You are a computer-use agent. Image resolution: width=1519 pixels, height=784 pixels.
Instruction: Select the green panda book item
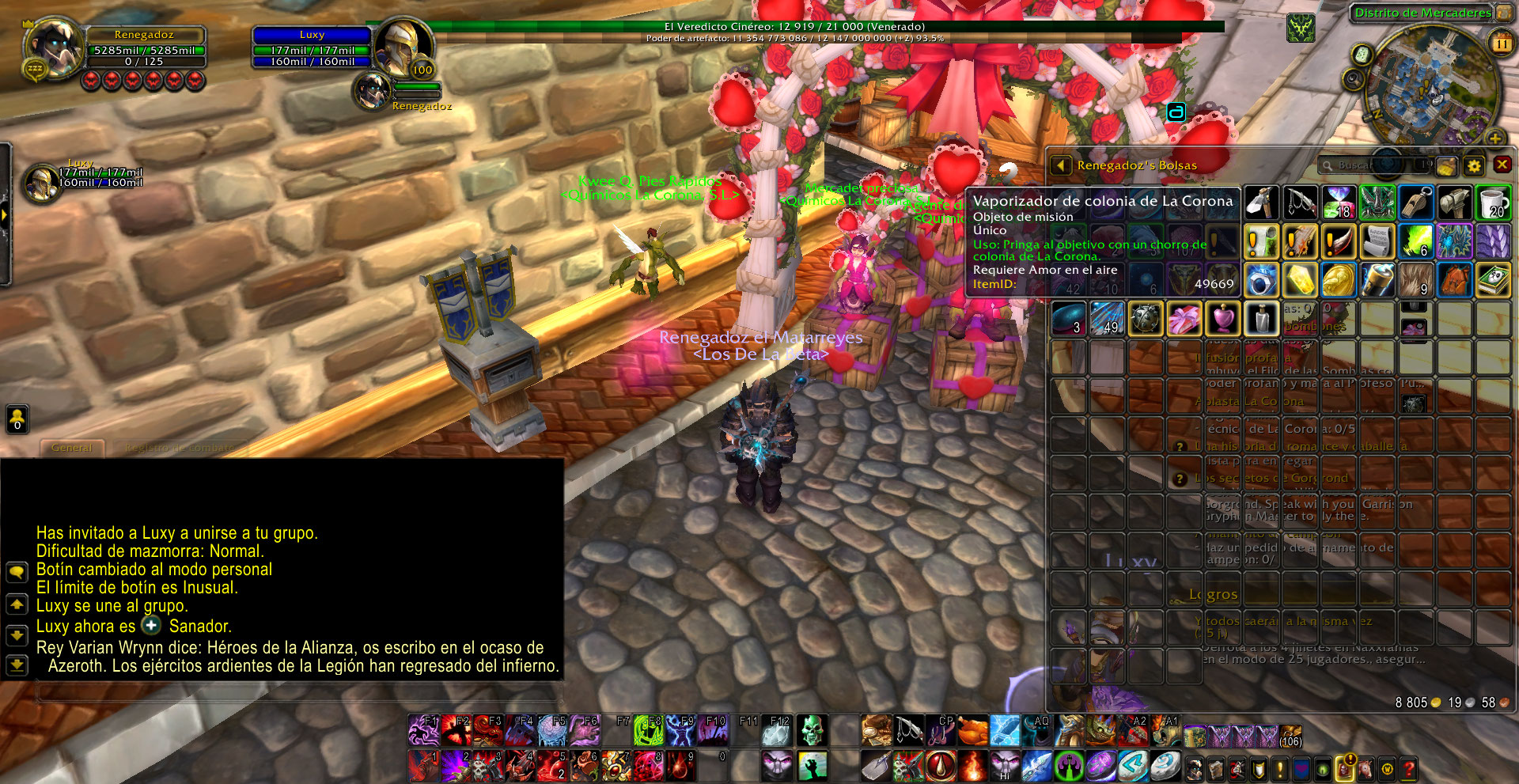tap(1493, 280)
